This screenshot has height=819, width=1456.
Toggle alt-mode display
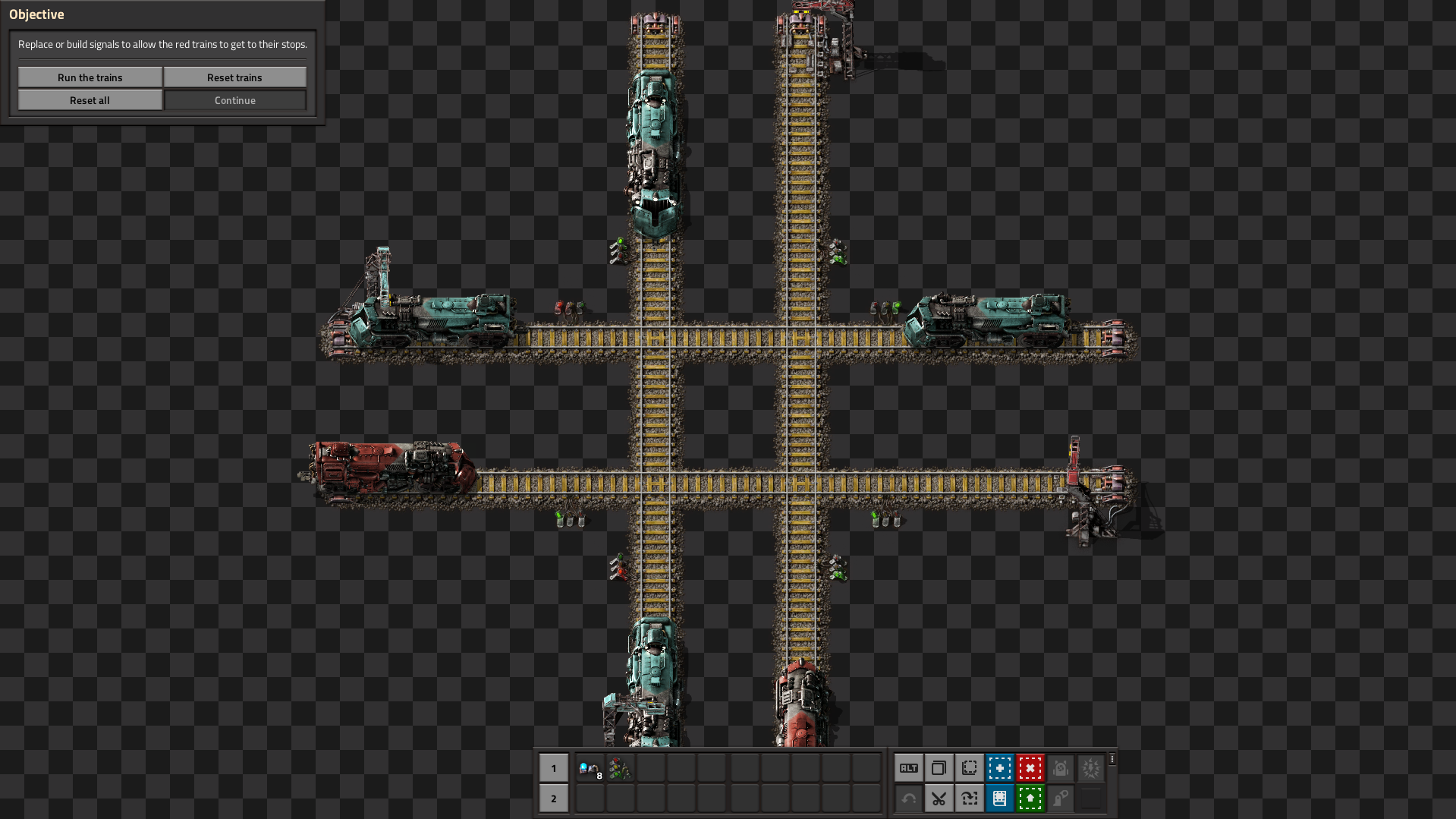point(908,767)
